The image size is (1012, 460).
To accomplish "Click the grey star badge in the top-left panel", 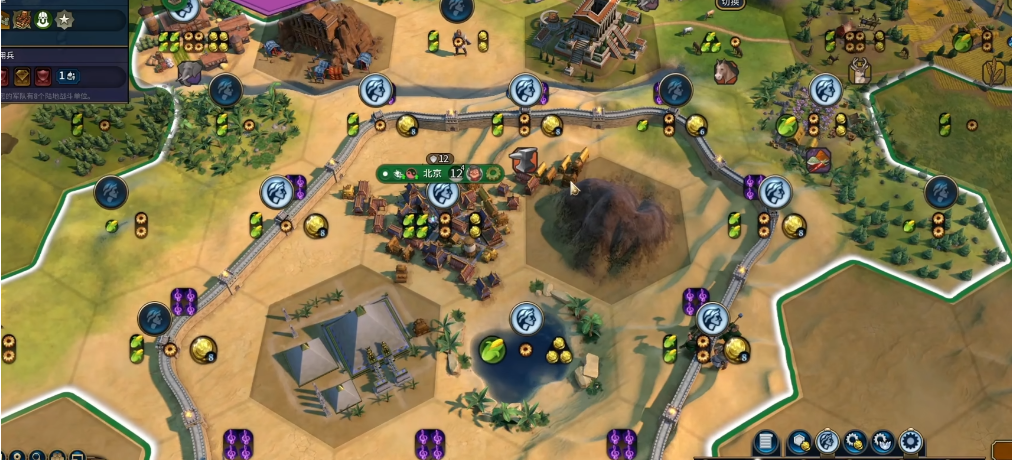I will [64, 19].
